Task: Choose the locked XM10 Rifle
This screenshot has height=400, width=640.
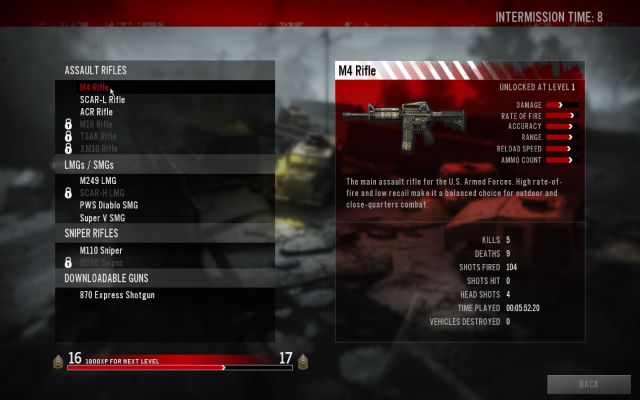Action: coord(98,148)
